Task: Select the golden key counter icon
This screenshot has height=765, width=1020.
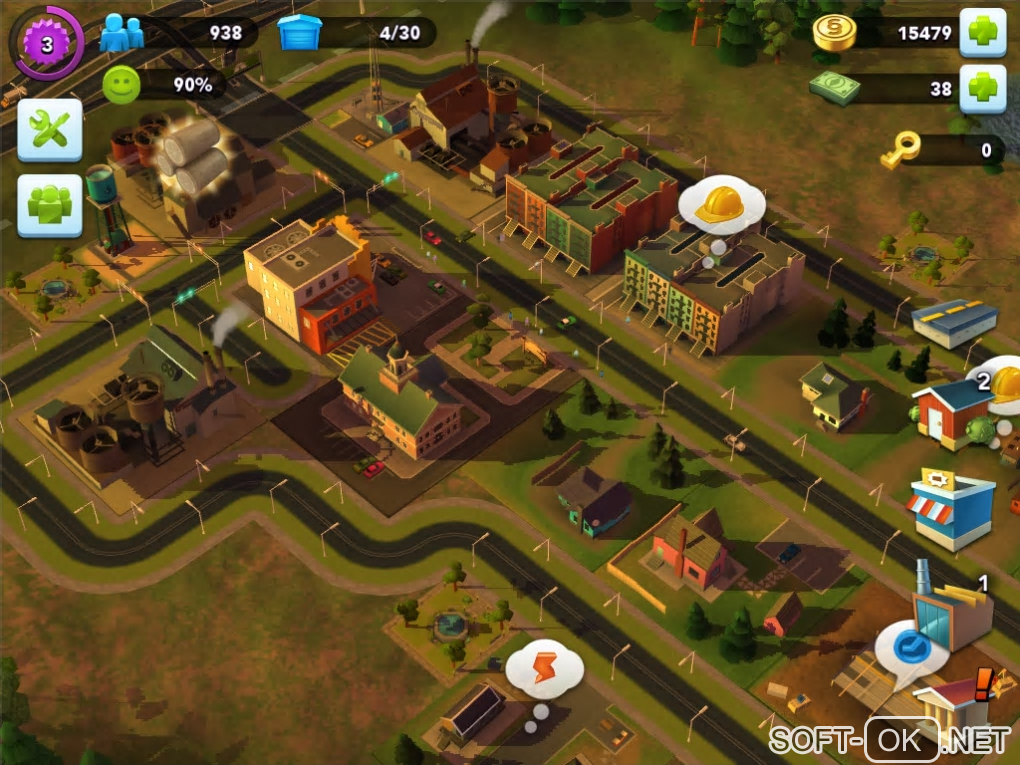Action: (898, 152)
